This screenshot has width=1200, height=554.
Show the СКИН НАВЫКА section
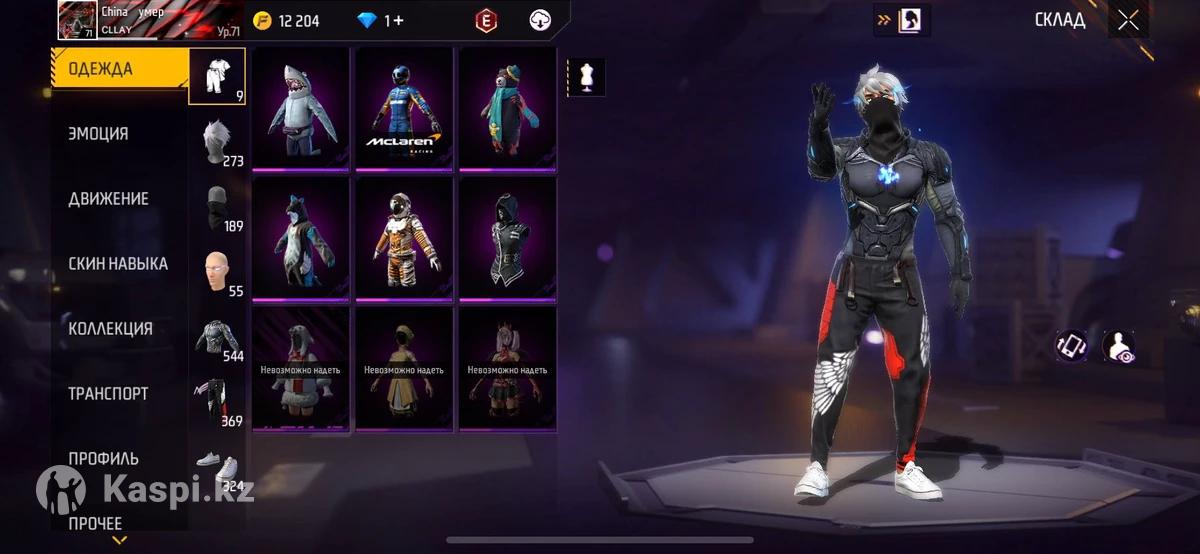[117, 264]
